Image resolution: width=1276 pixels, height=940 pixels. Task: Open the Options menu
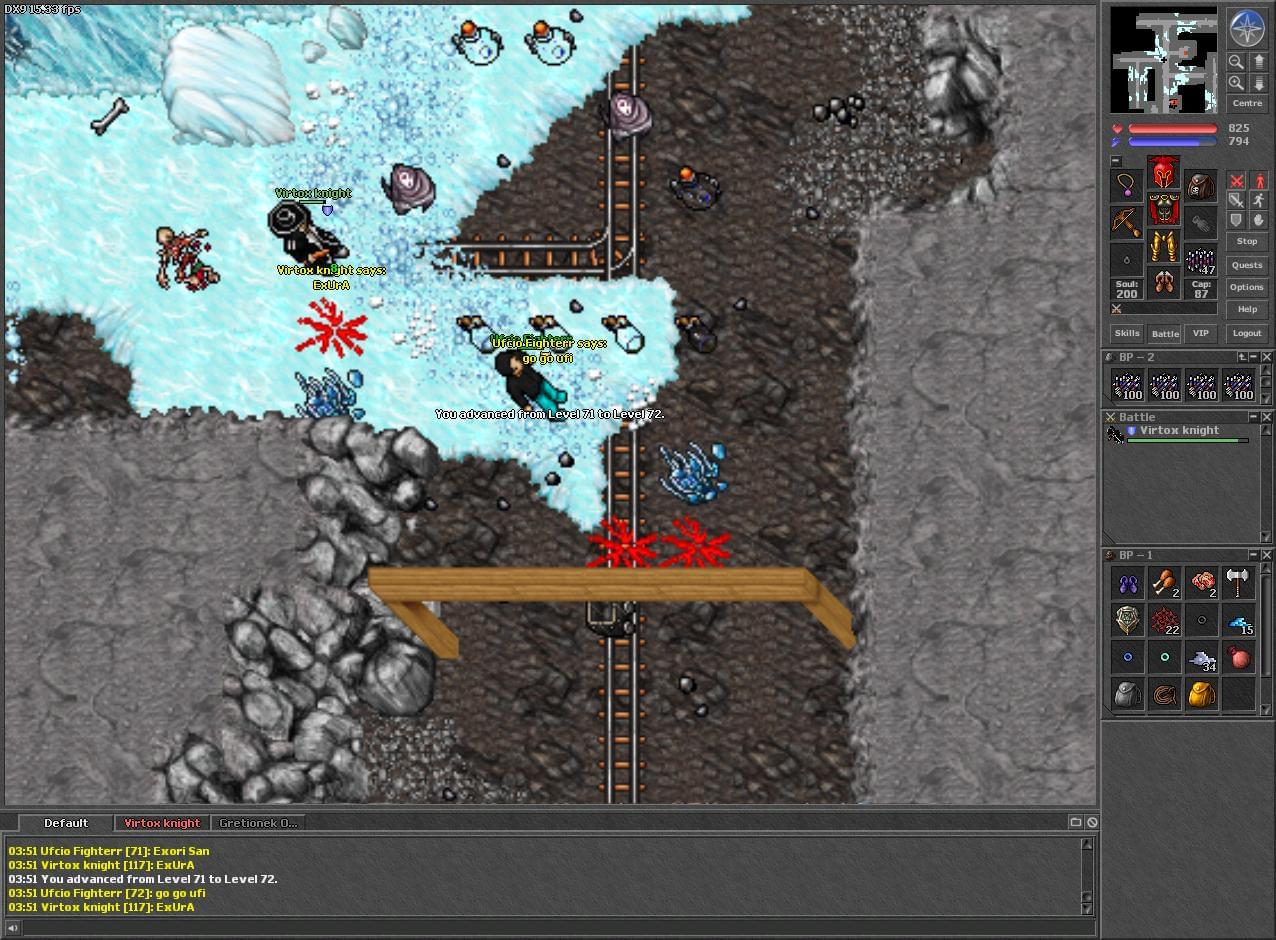click(1246, 287)
